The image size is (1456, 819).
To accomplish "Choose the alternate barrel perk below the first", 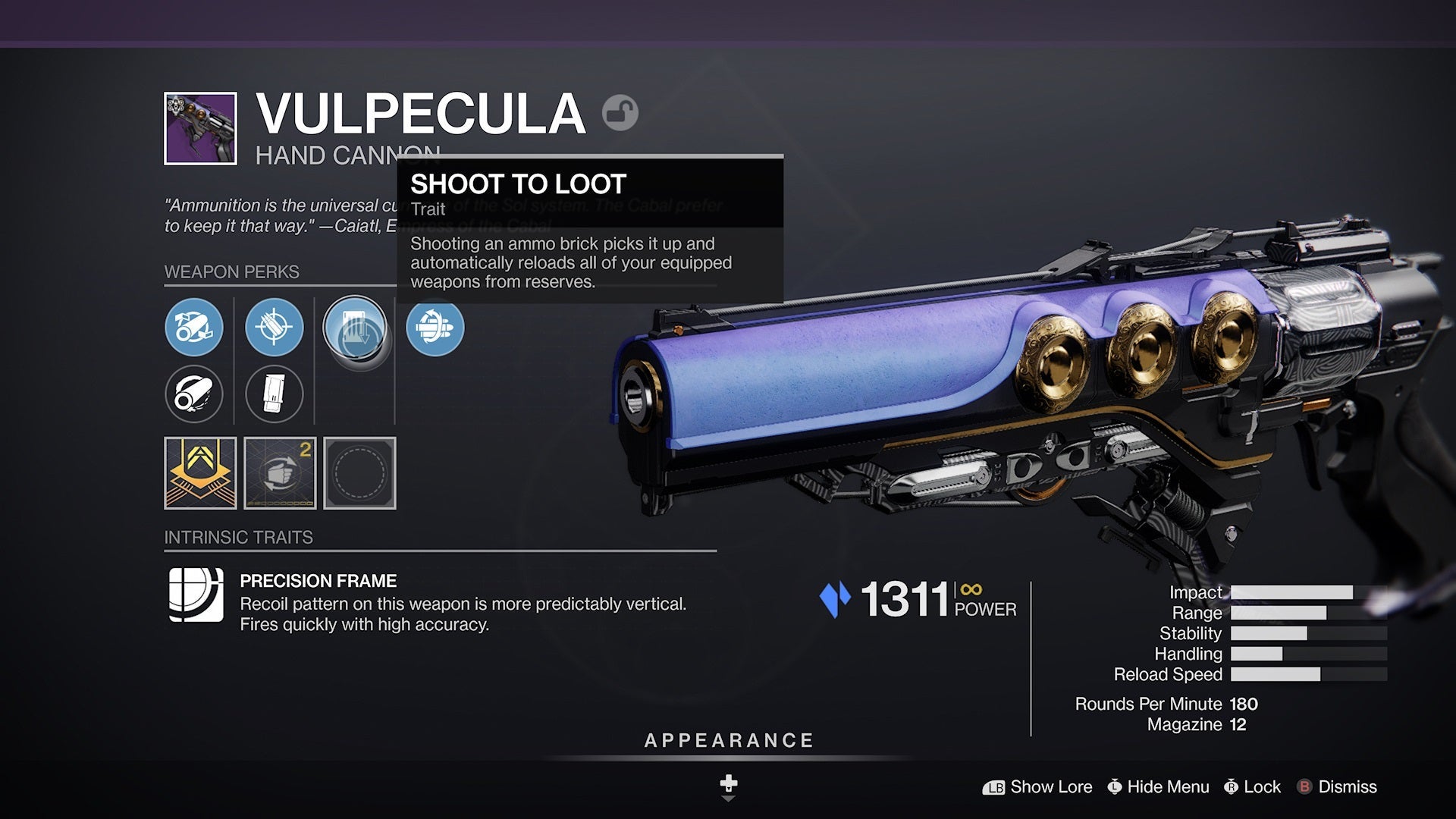I will click(x=195, y=394).
